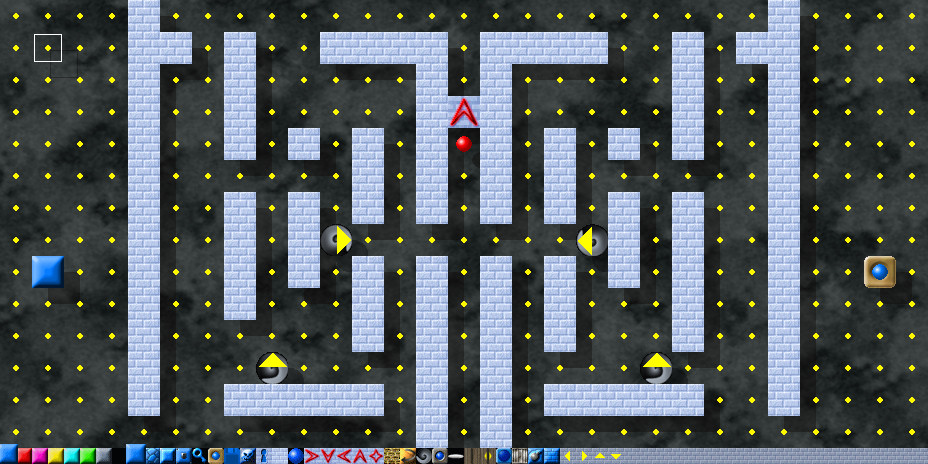Pick the gray color swatch
The width and height of the screenshot is (928, 464).
click(x=104, y=456)
